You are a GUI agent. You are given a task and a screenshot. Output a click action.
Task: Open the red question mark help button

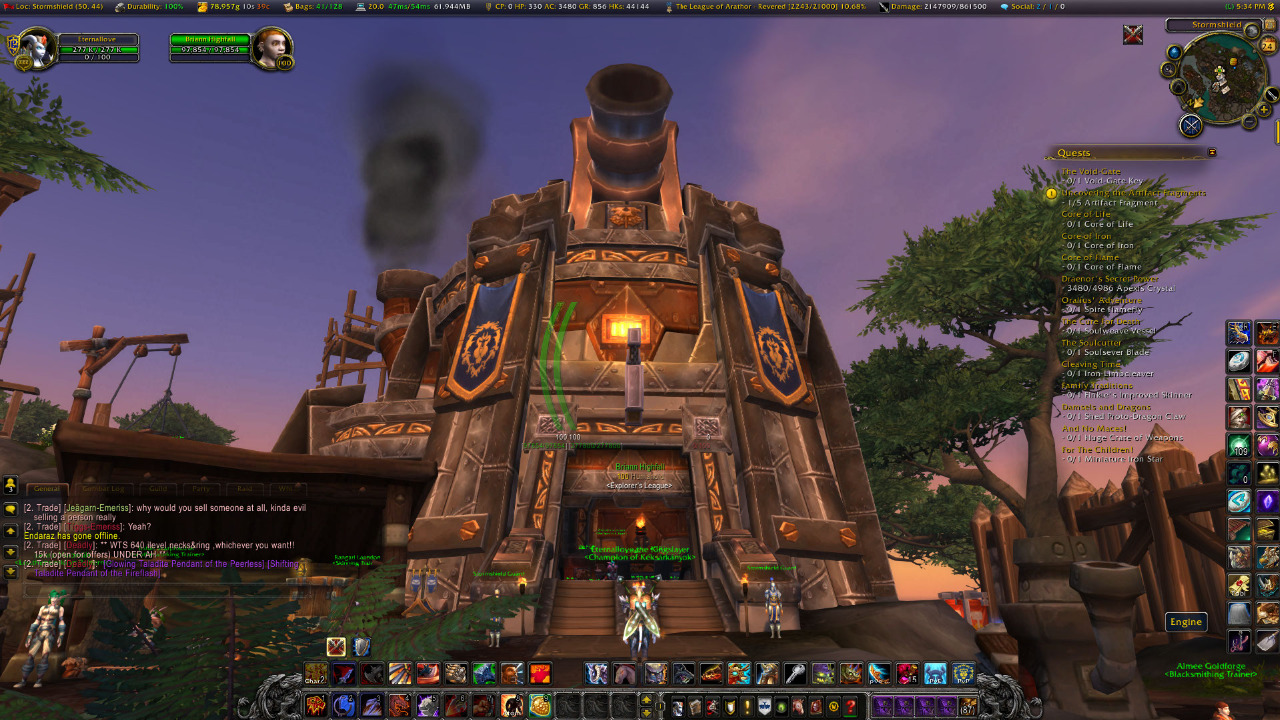(850, 707)
